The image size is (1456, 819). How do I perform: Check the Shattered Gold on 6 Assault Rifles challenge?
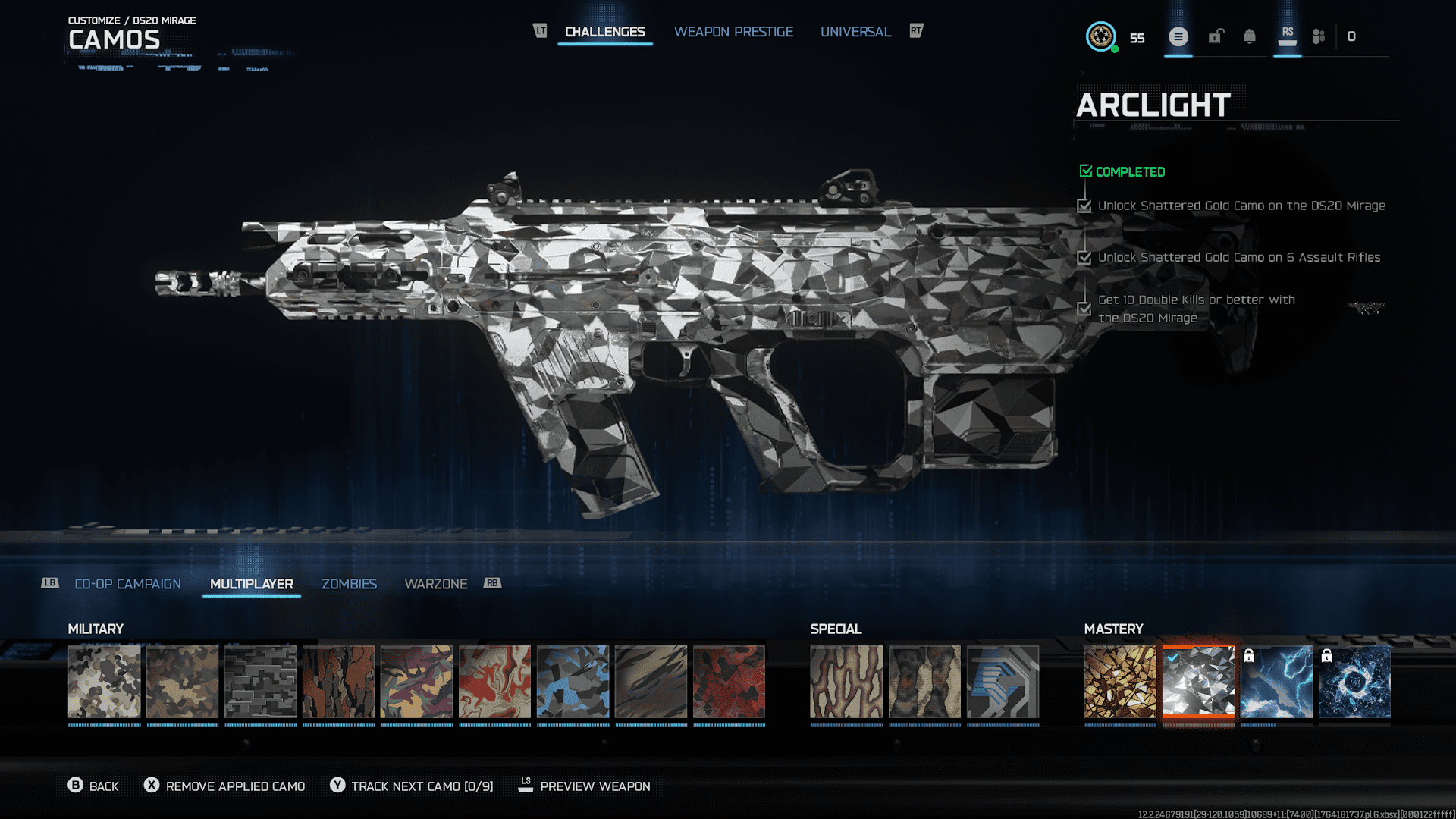click(1084, 257)
